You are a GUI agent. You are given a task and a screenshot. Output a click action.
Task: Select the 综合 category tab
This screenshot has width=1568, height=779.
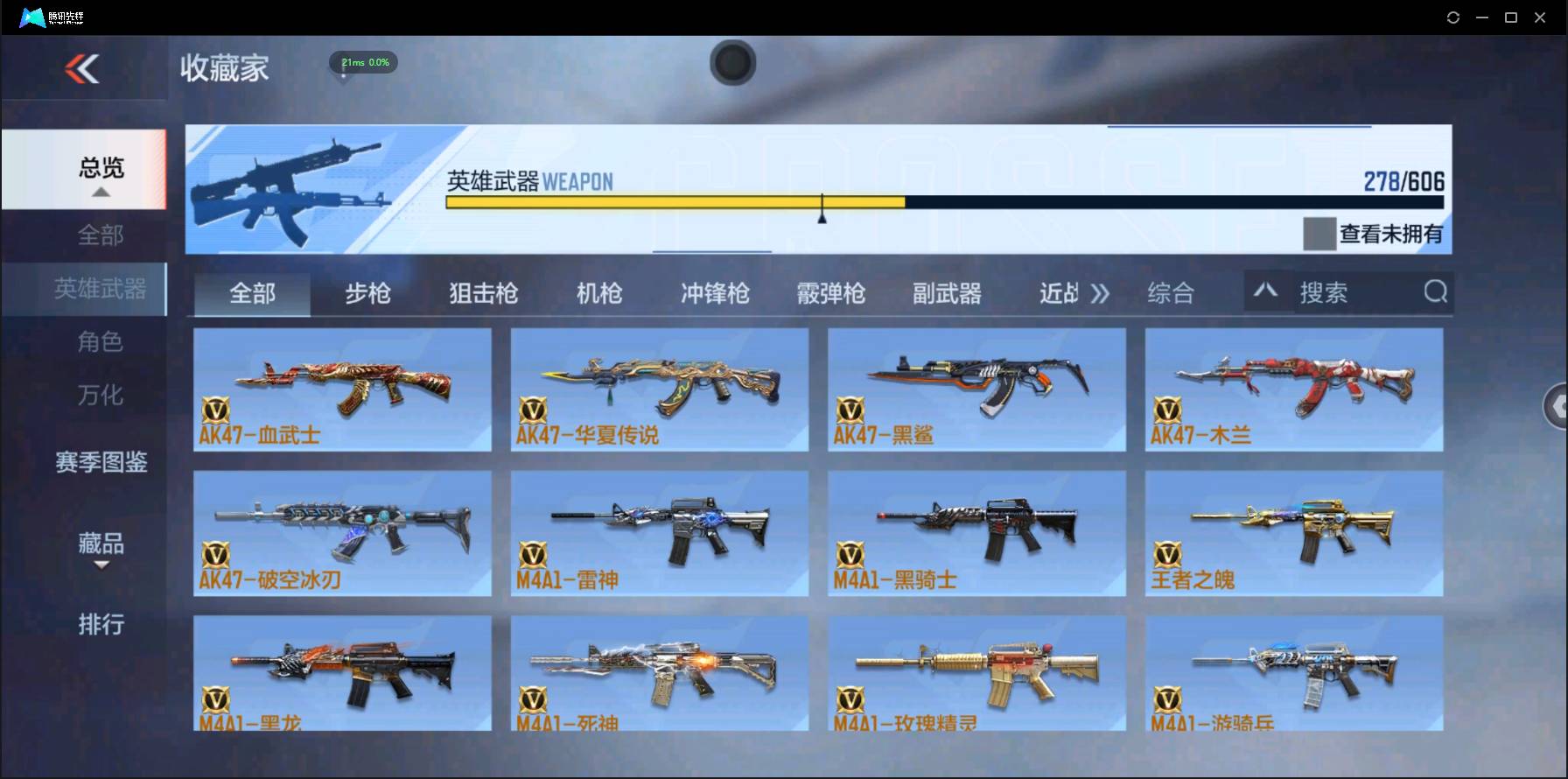[x=1170, y=294]
